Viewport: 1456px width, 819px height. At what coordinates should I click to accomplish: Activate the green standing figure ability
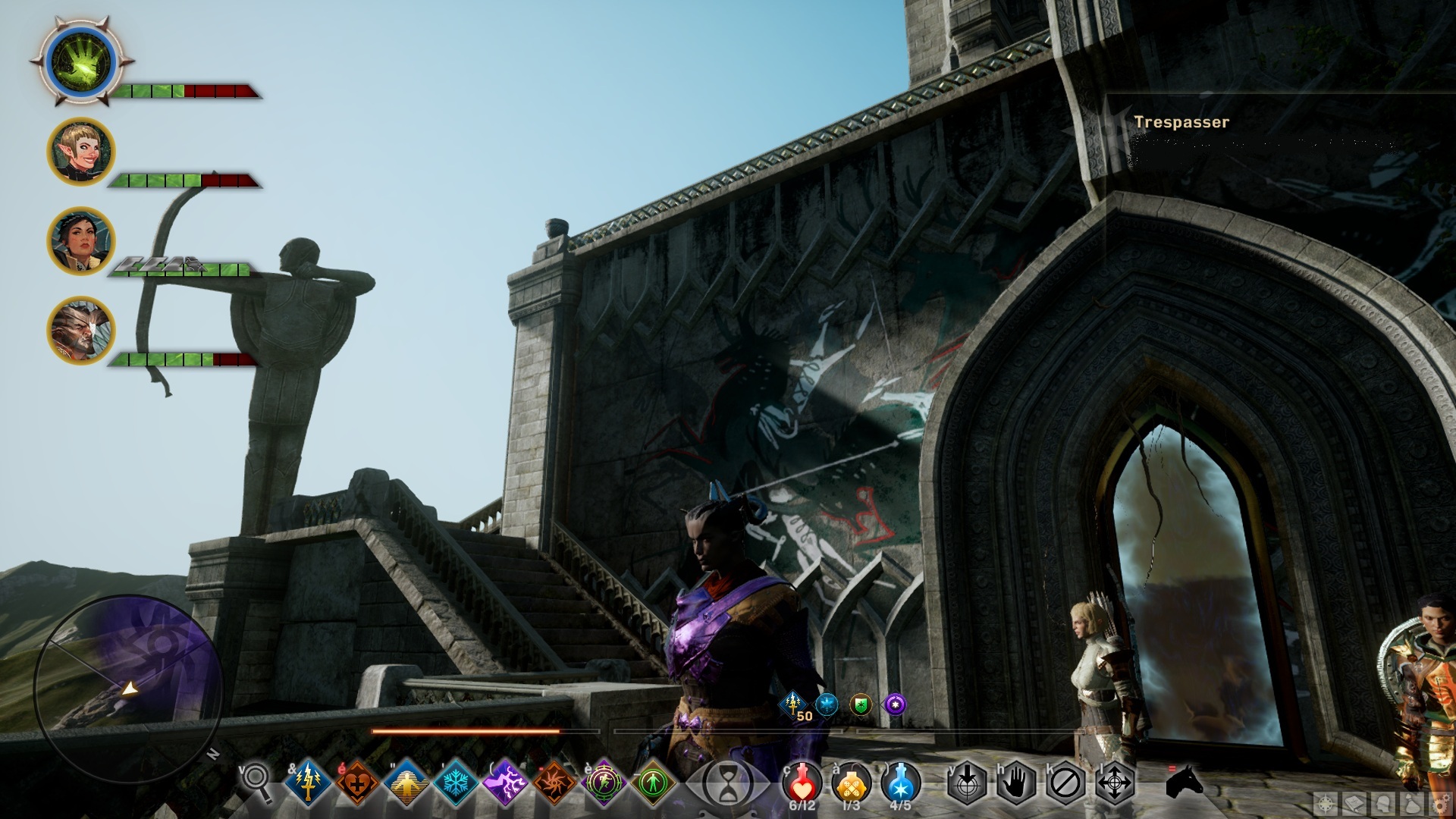pyautogui.click(x=653, y=782)
